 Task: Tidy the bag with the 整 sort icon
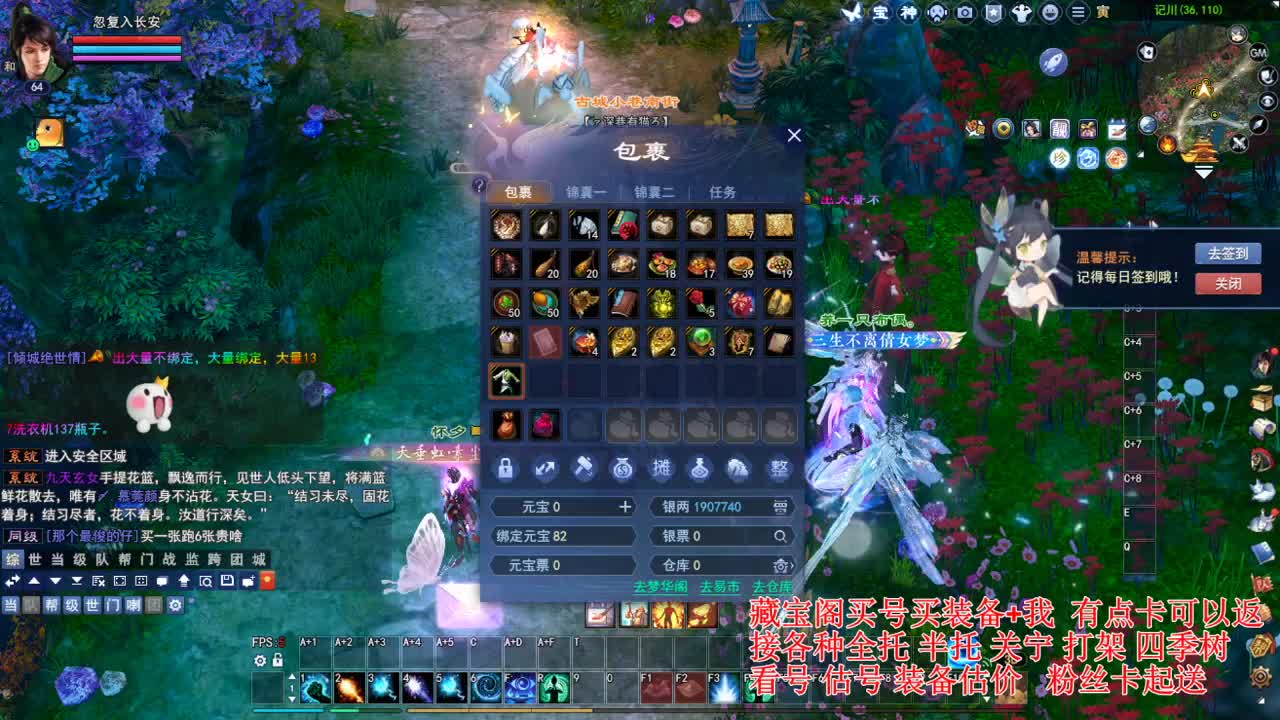pos(778,468)
